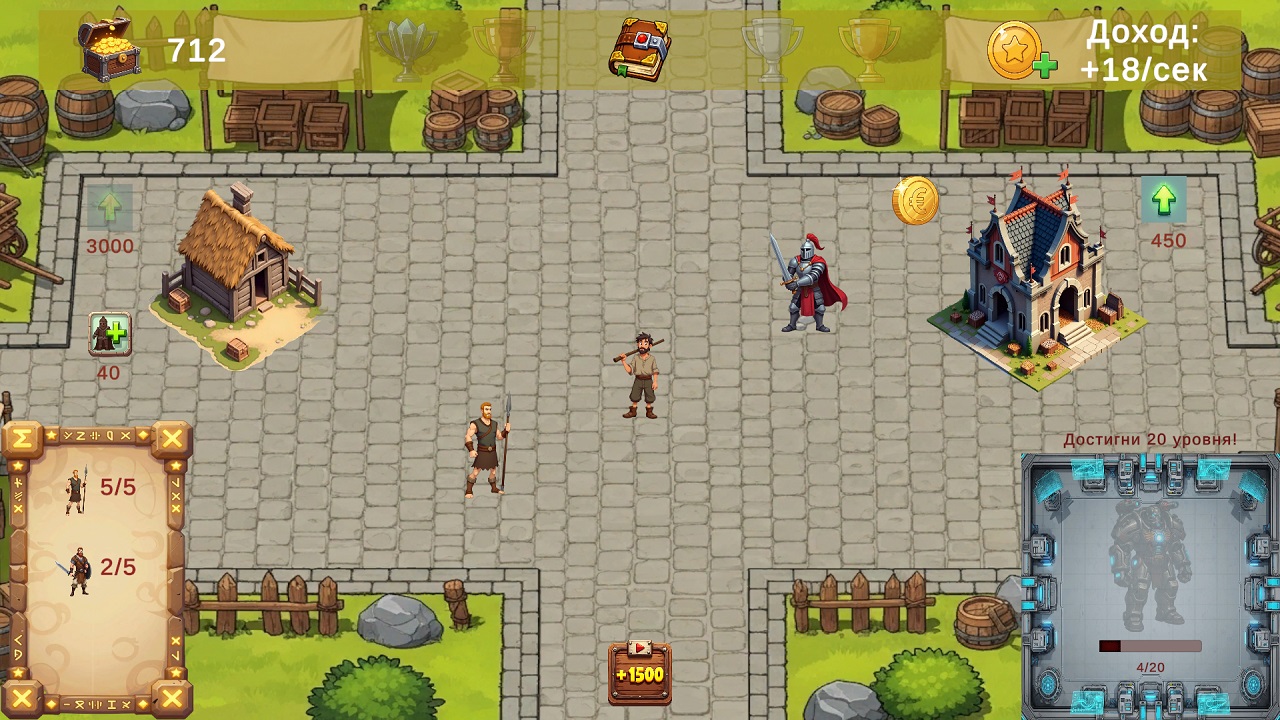Image resolution: width=1280 pixels, height=720 pixels.
Task: Collect the floating euro coin near the church
Action: tap(916, 200)
